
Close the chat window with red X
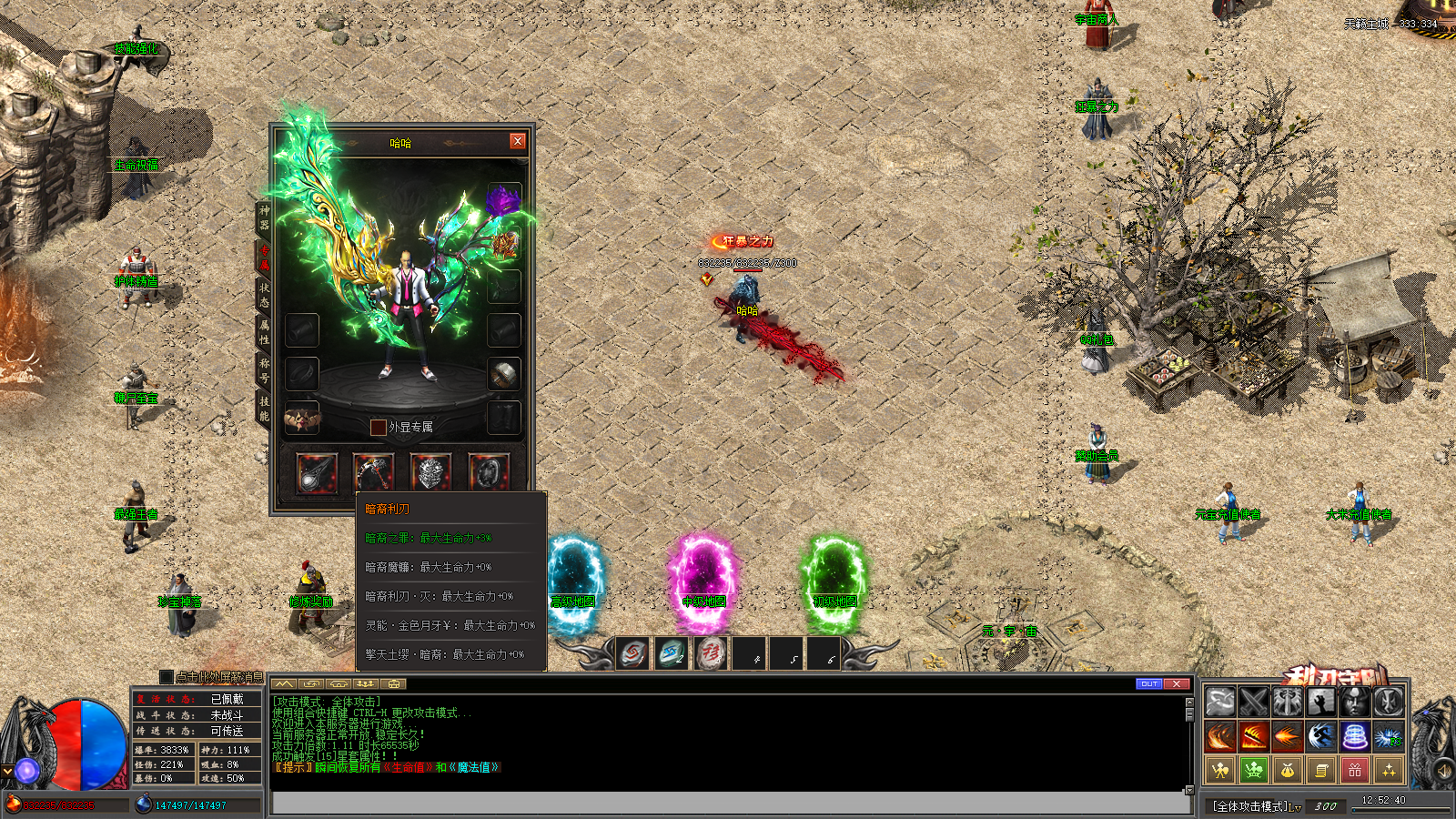point(1177,683)
